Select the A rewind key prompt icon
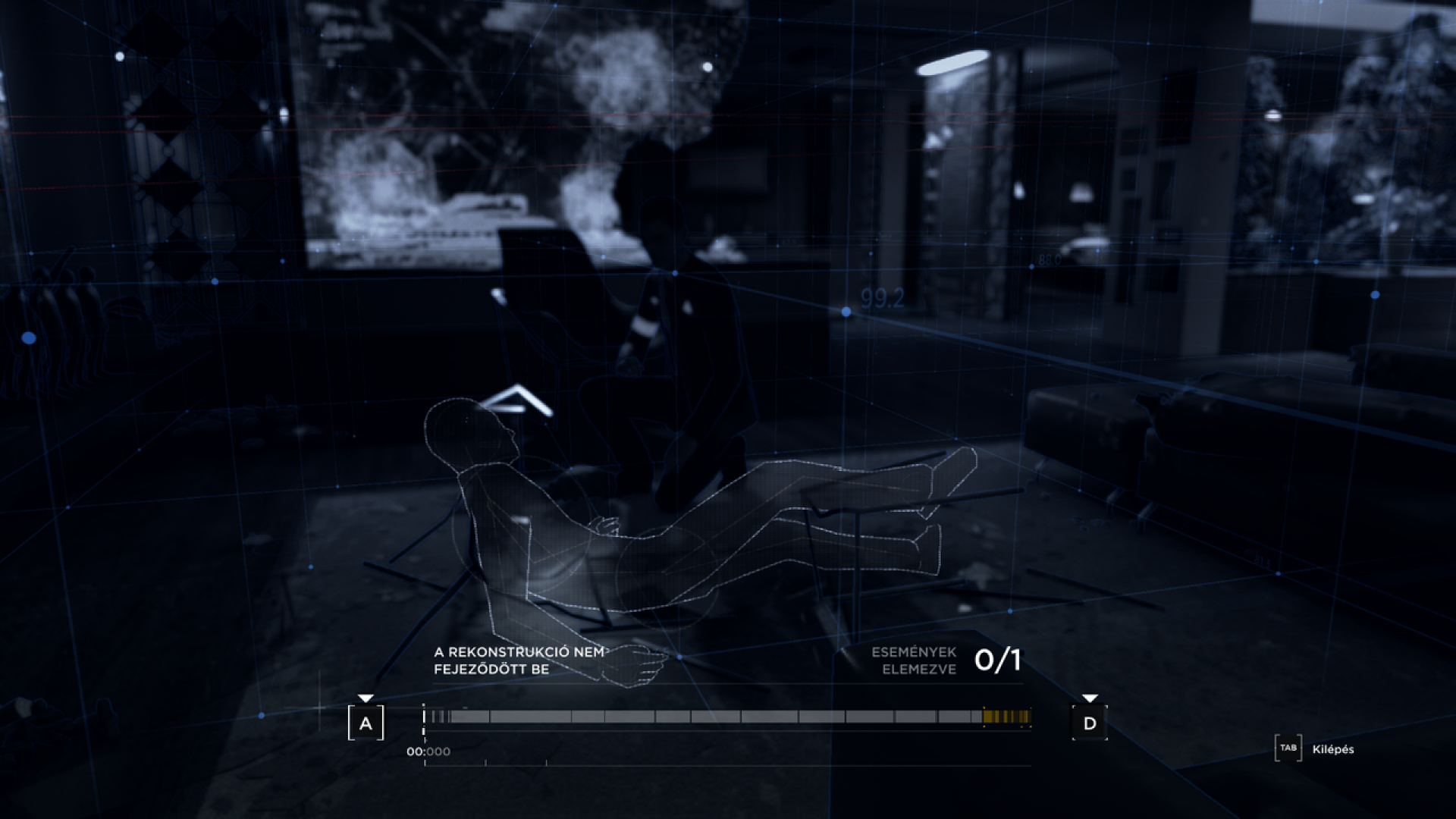Viewport: 1456px width, 819px height. pos(367,724)
